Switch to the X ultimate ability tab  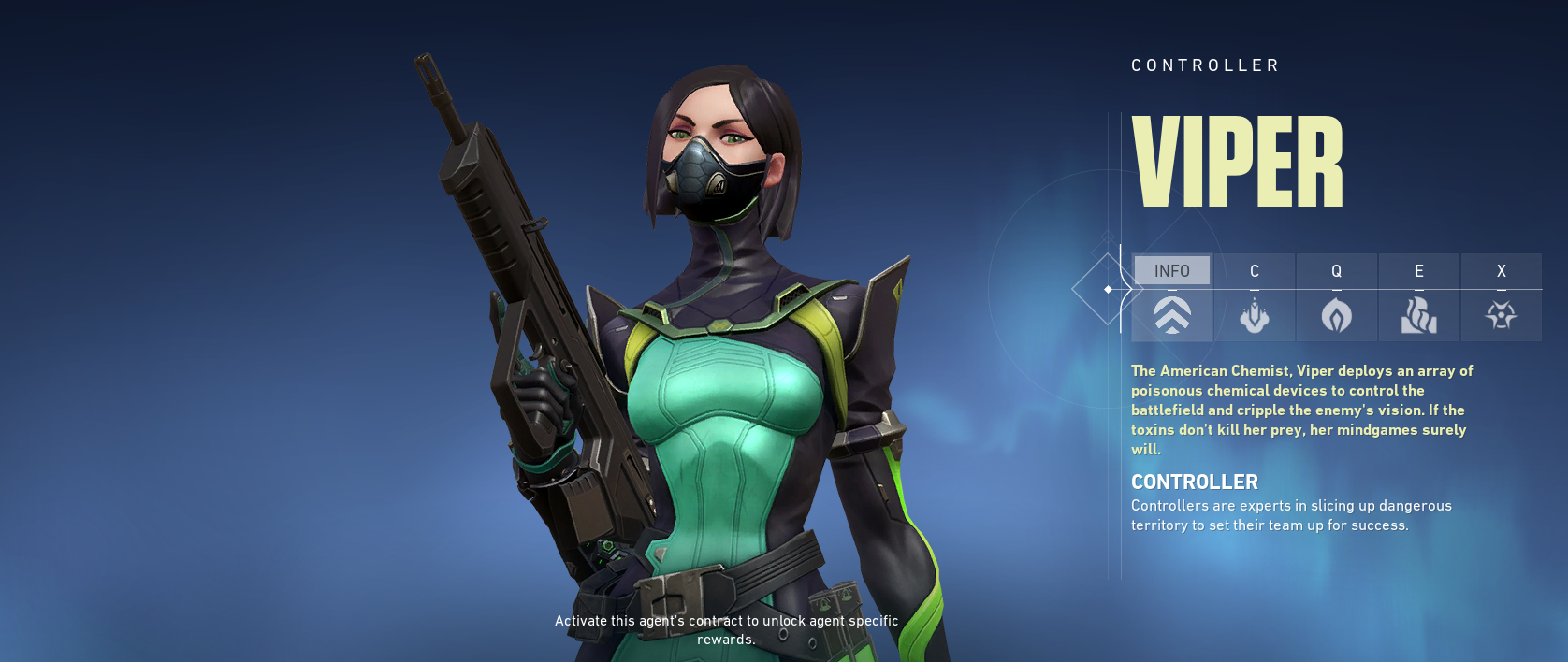tap(1502, 297)
